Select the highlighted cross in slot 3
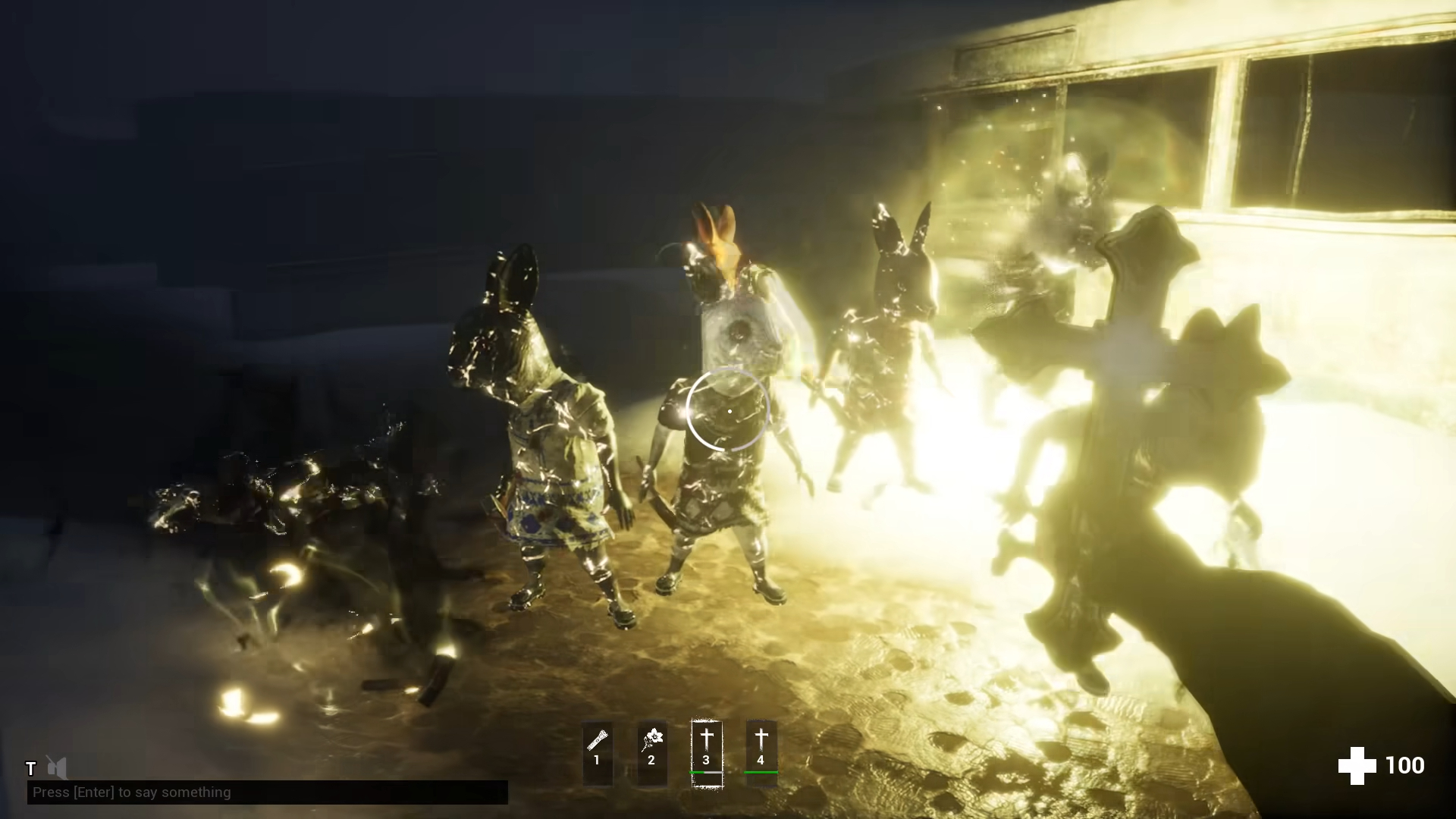 tap(706, 753)
